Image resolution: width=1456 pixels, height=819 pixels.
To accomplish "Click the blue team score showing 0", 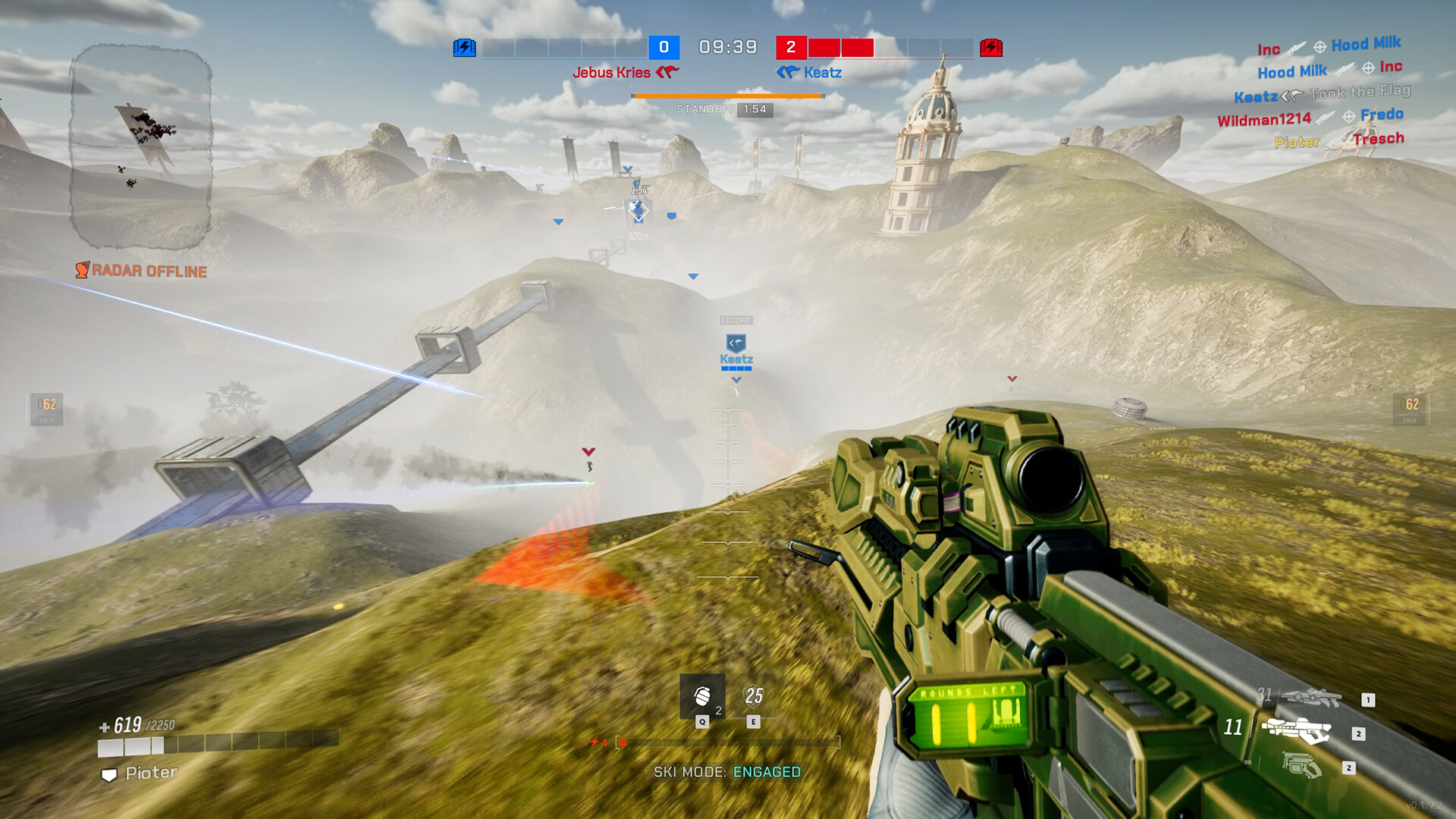I will [664, 47].
